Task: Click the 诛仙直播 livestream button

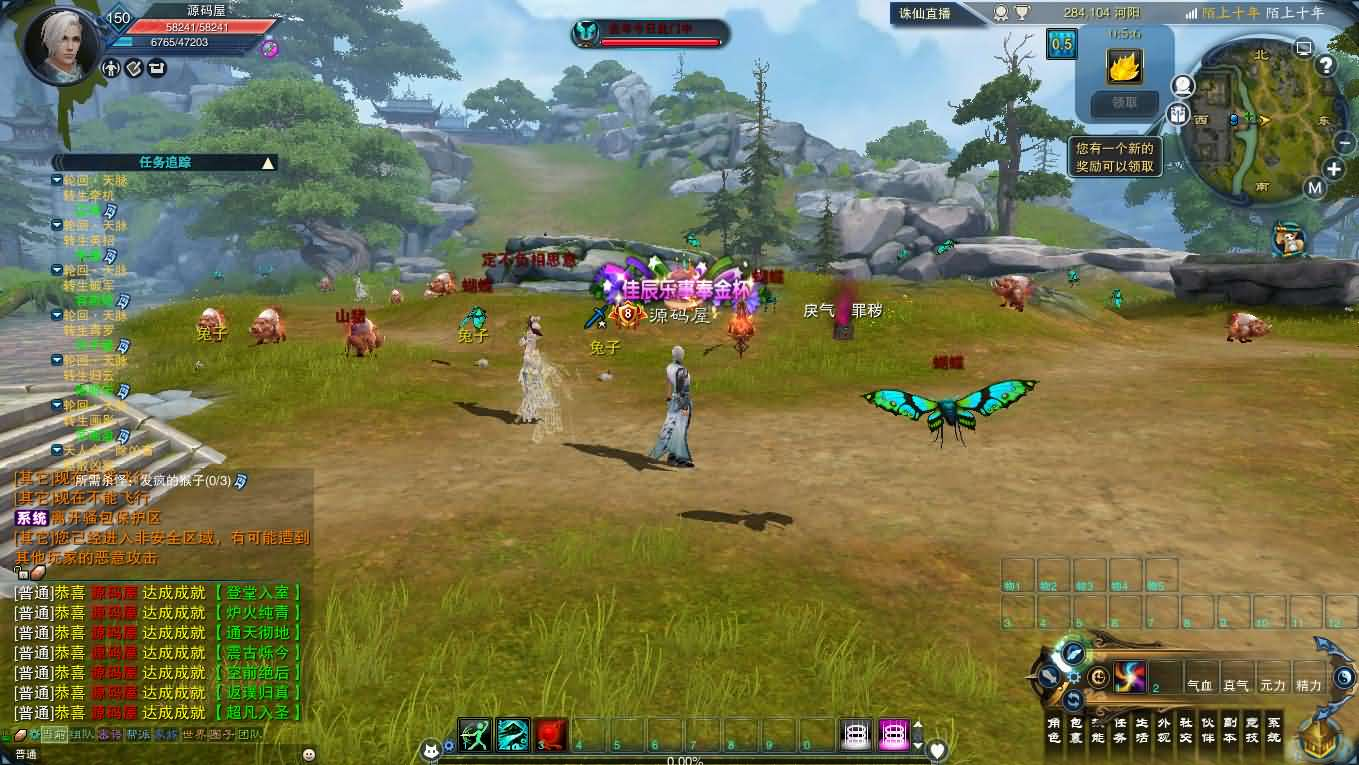Action: tap(925, 13)
